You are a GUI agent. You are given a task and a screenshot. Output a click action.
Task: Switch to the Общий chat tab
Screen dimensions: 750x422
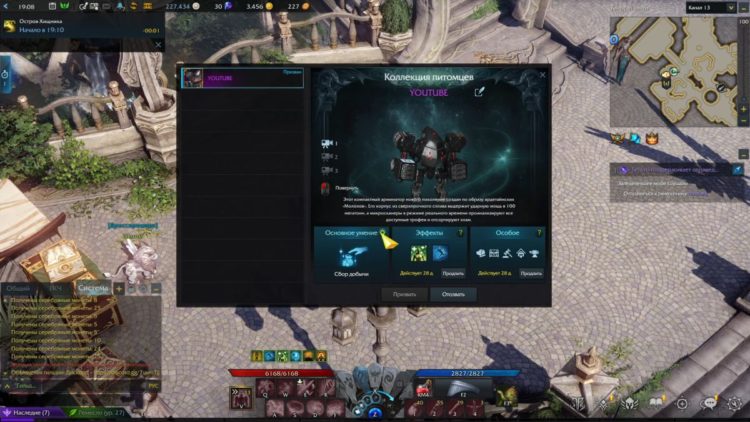18,288
